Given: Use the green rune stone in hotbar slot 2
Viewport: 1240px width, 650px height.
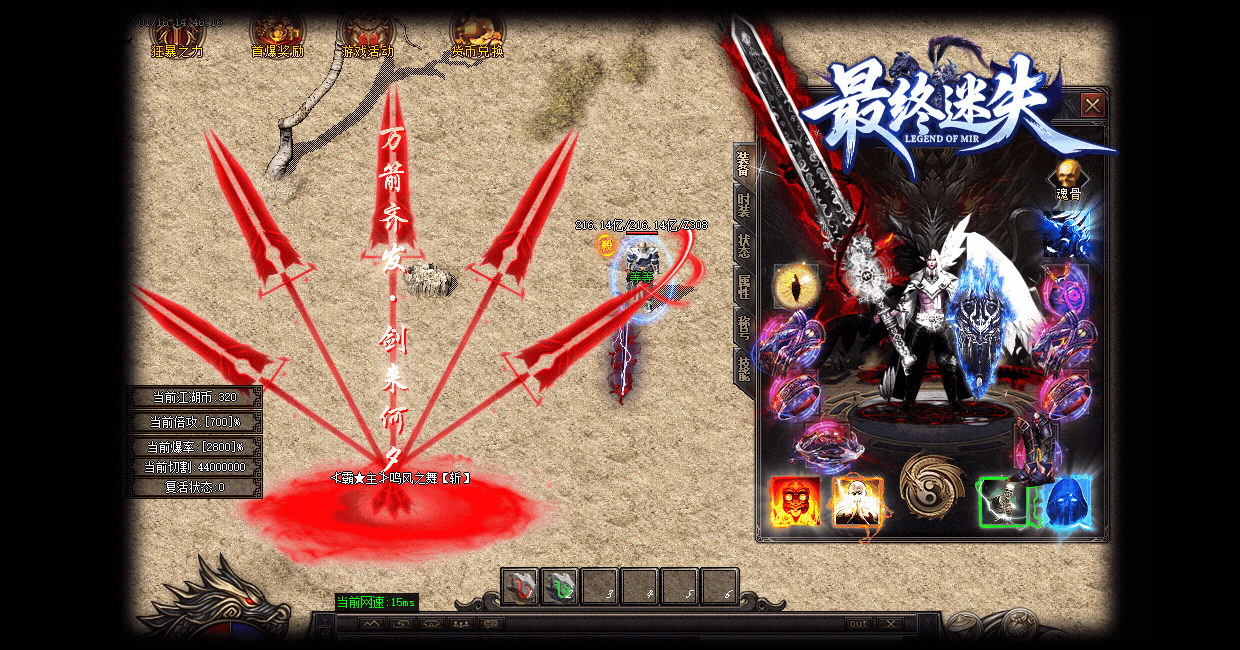Looking at the screenshot, I should (x=560, y=586).
